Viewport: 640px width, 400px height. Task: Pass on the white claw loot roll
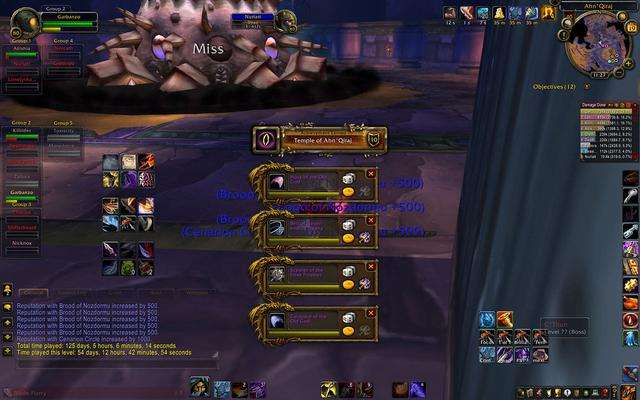[372, 311]
